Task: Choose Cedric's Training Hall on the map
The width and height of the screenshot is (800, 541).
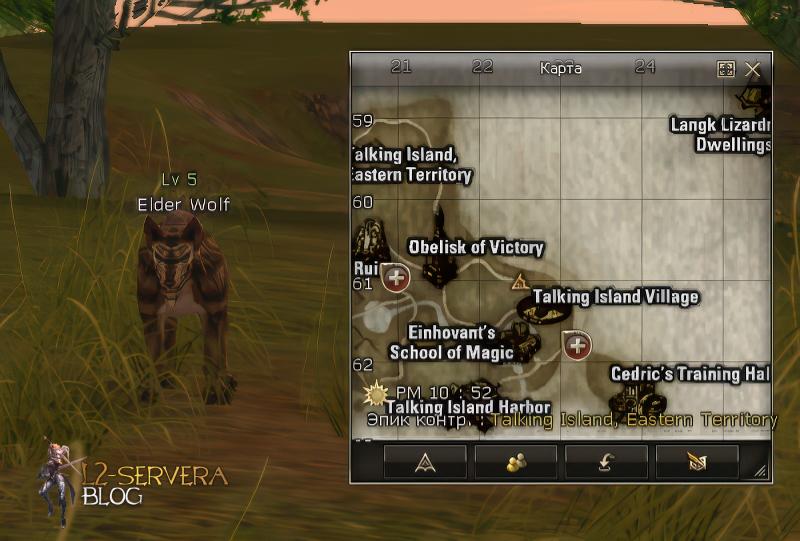Action: click(x=690, y=374)
